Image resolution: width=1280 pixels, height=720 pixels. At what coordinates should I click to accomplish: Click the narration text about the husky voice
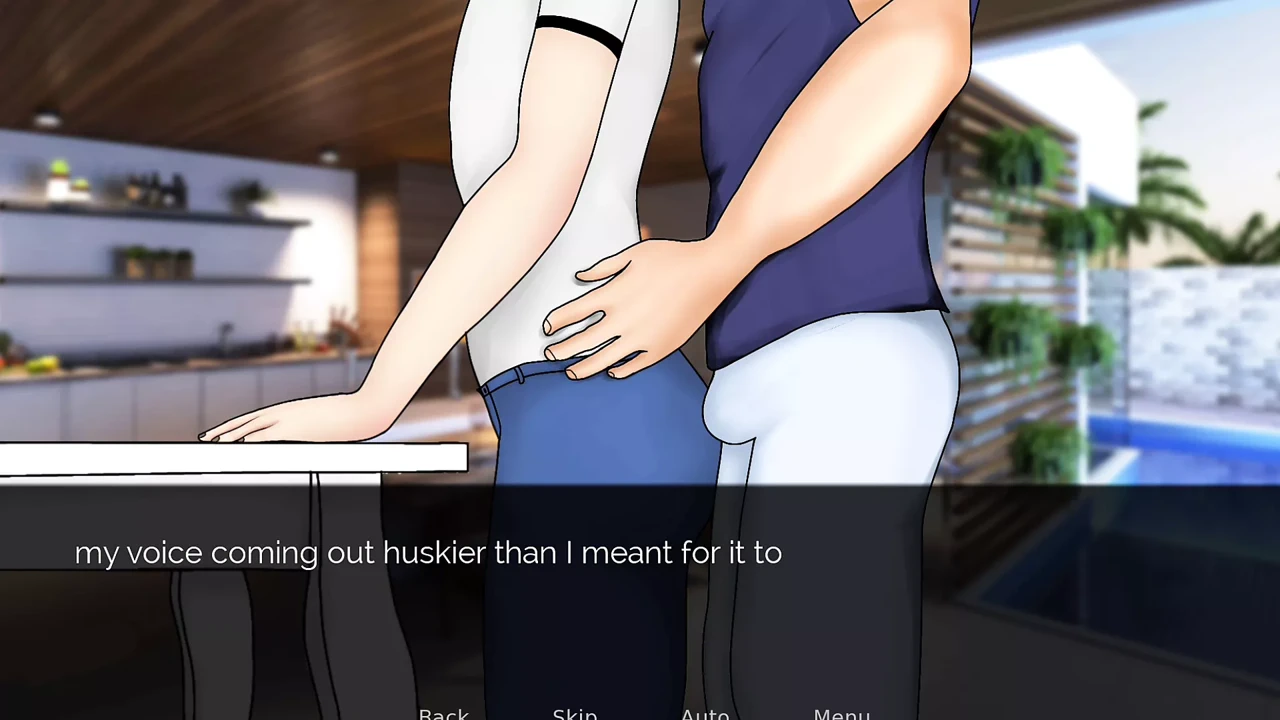click(428, 552)
